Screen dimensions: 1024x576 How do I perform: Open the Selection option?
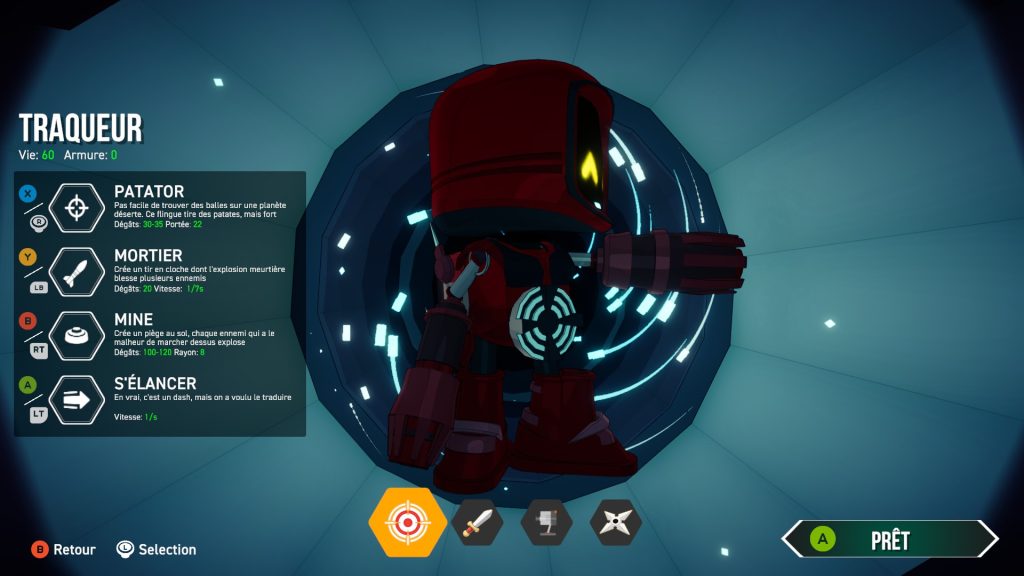tap(156, 549)
